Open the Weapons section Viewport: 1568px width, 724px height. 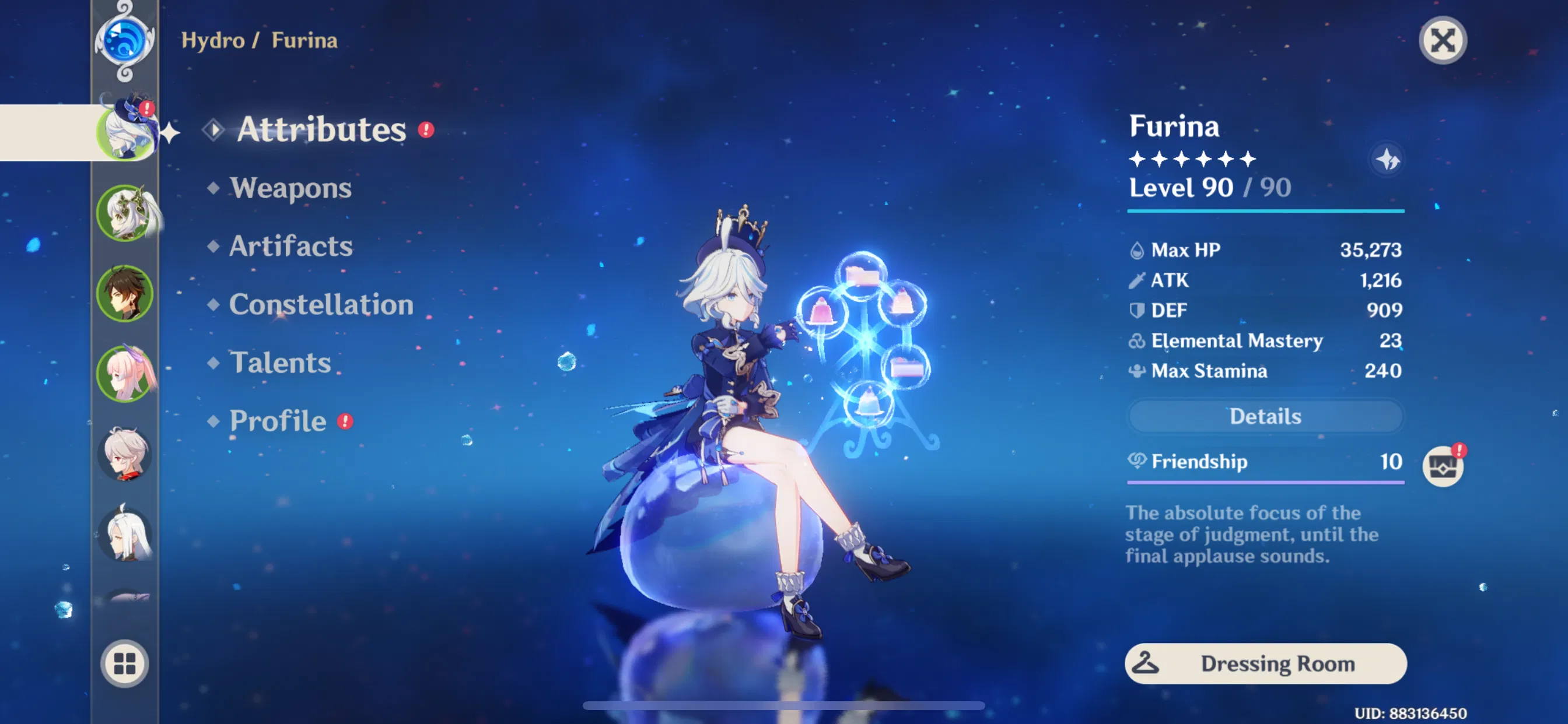coord(290,189)
